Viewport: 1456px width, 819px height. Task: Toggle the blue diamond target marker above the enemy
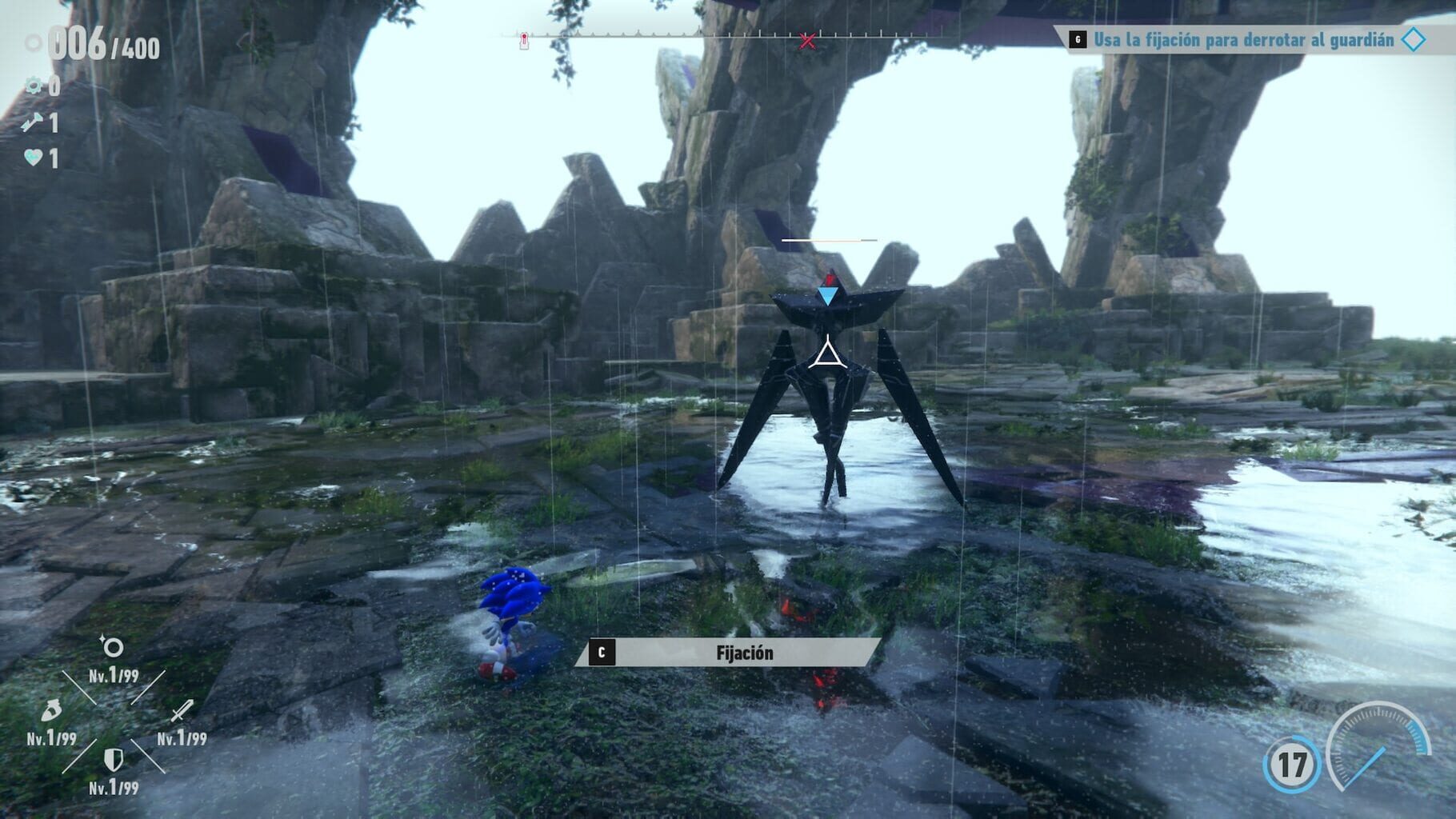[x=830, y=296]
